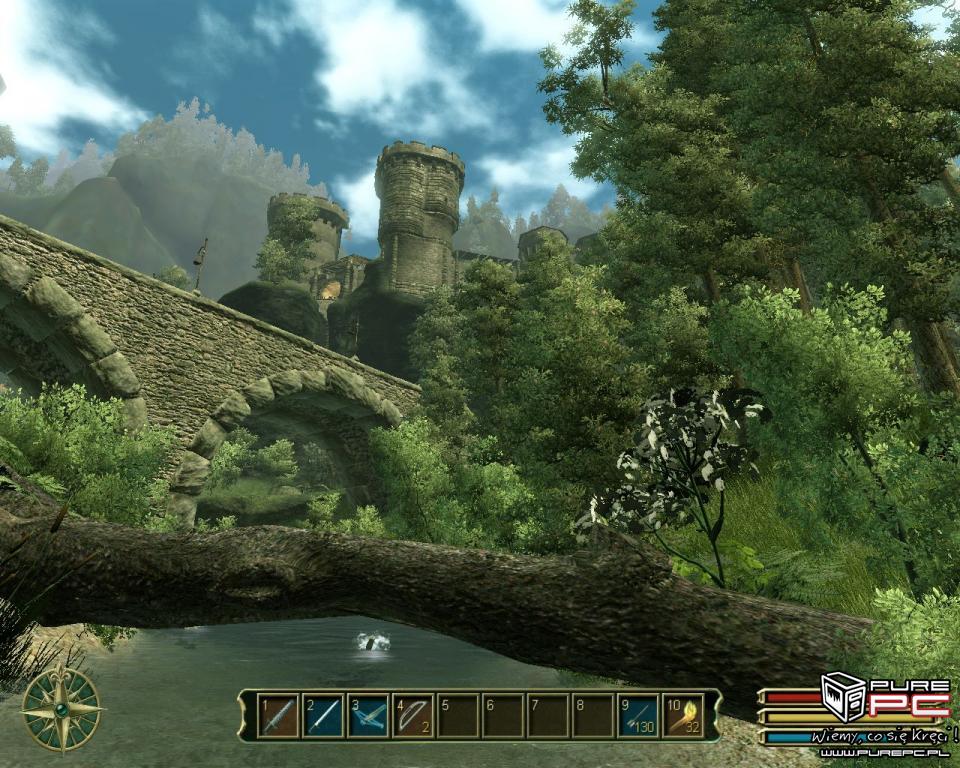The image size is (960, 768).
Task: Pick the arrows stack in slot 9
Action: click(x=637, y=716)
